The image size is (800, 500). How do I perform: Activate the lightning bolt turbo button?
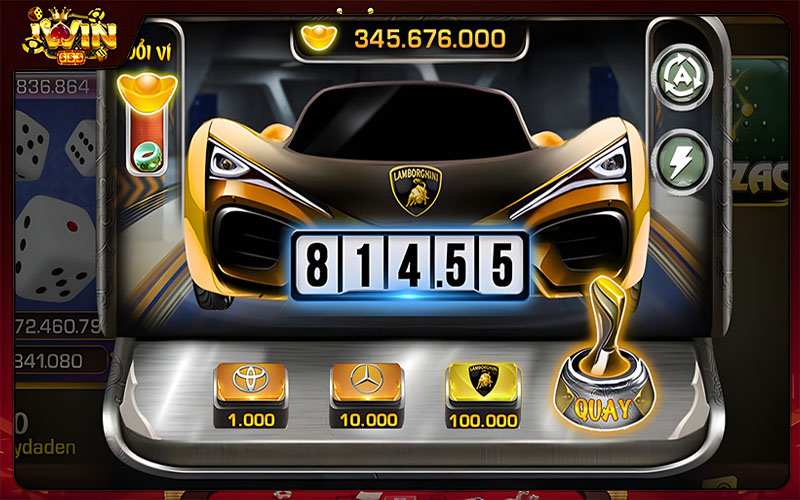pos(681,160)
